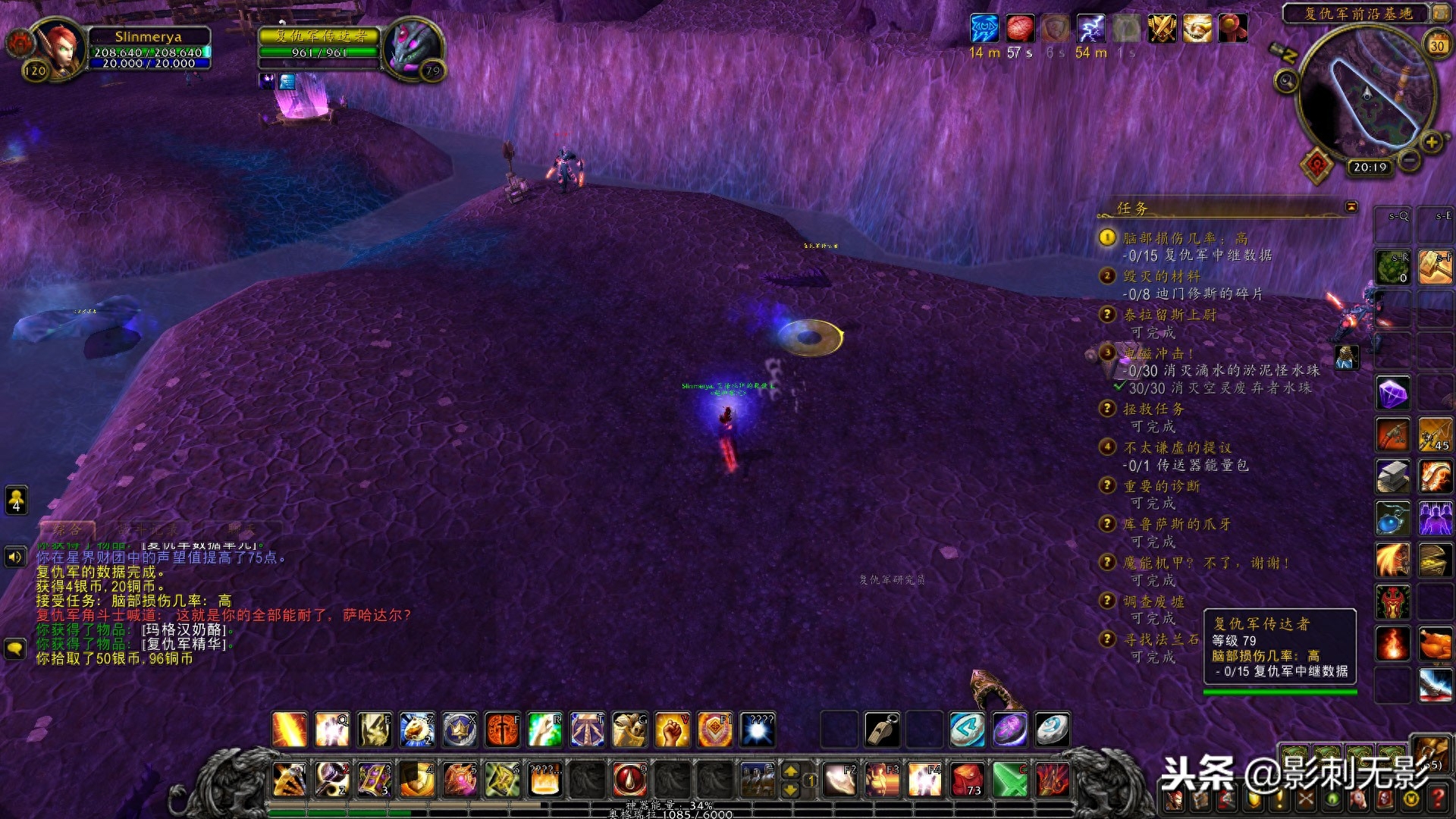Open the chat speech bubble button
1456x819 pixels.
15,649
